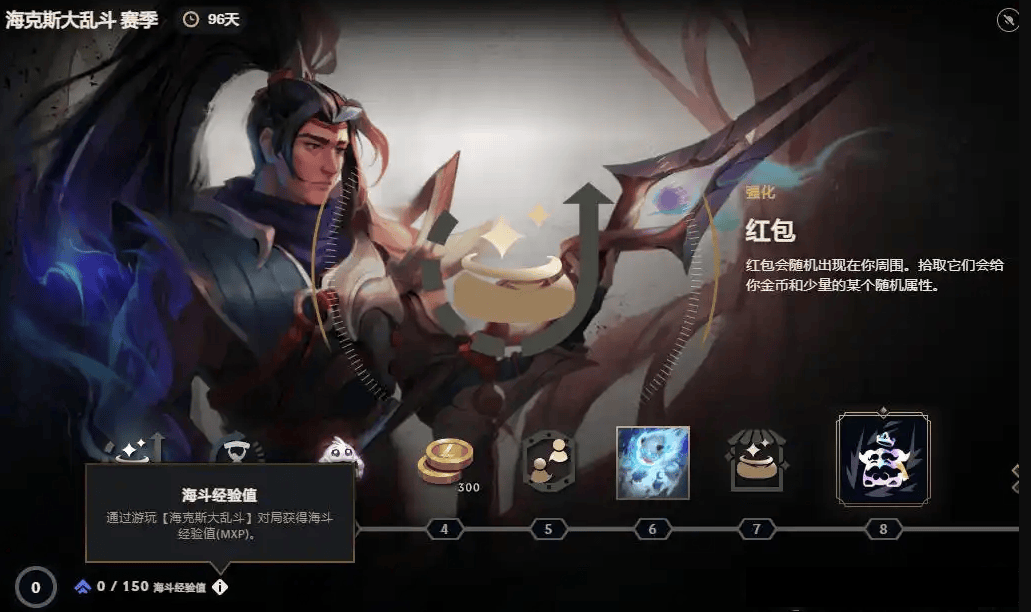Open the highlighted level 8 reward

point(883,460)
